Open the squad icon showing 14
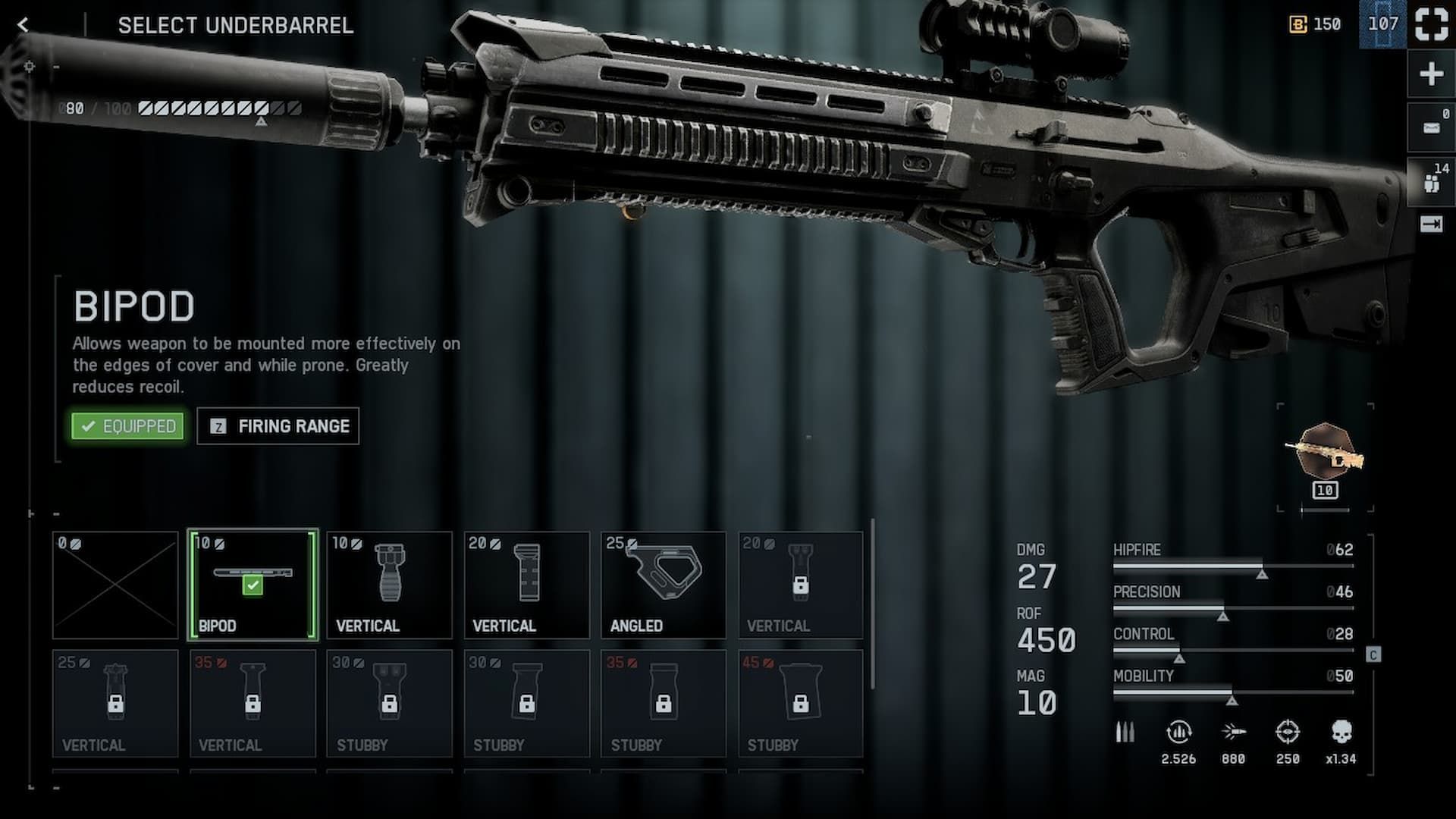The image size is (1456, 819). pos(1431,182)
